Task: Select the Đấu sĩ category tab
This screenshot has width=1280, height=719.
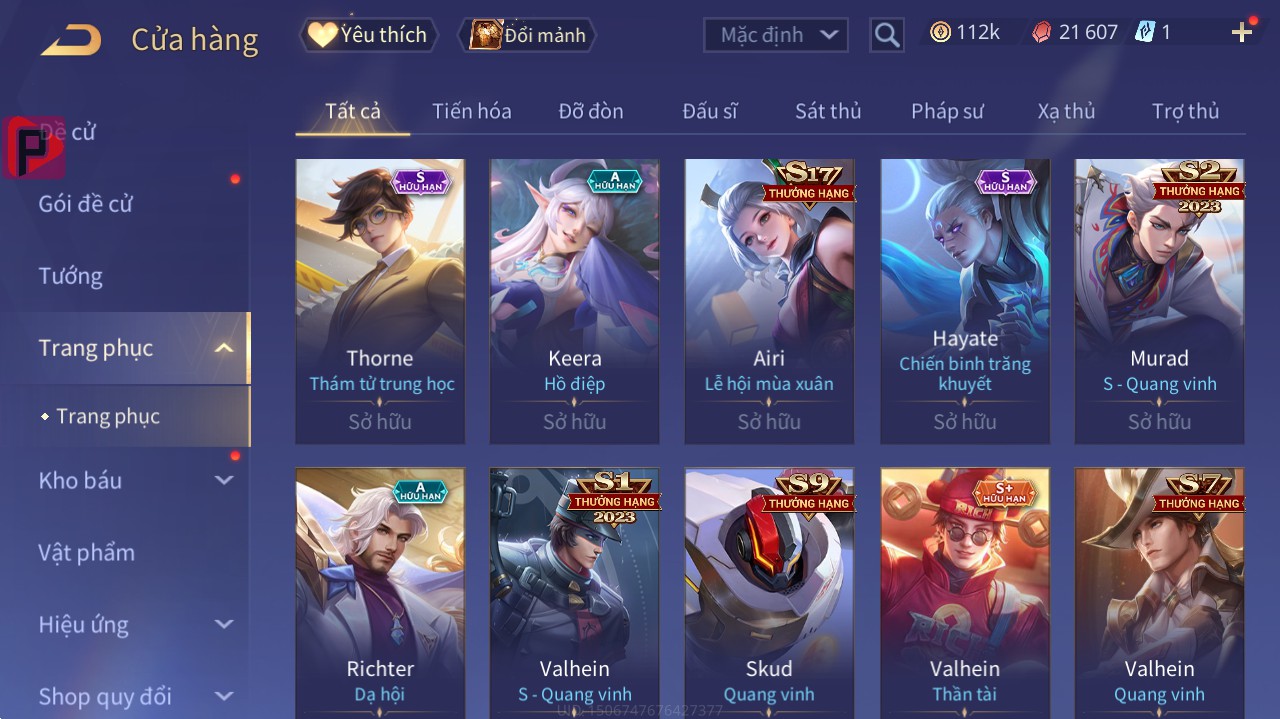Action: pos(709,111)
